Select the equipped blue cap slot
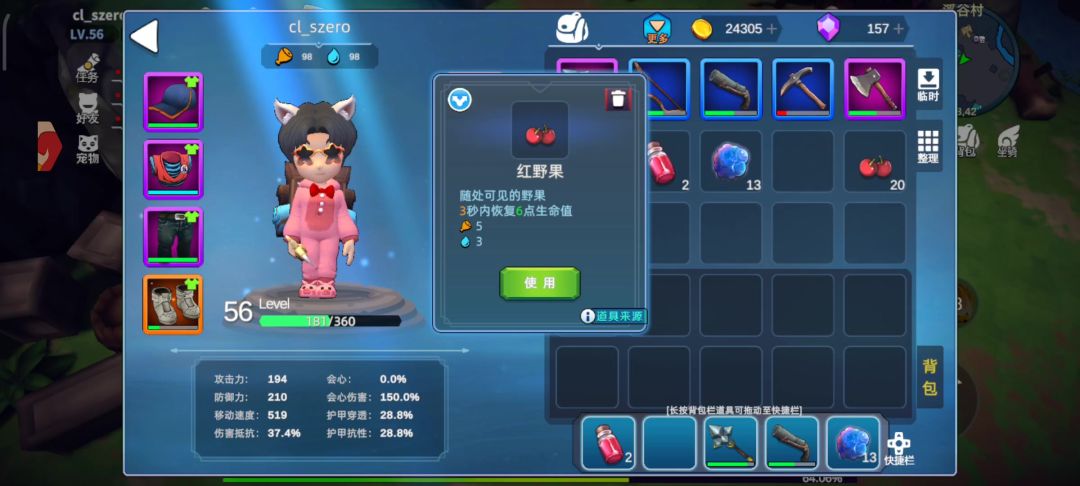 tap(173, 102)
